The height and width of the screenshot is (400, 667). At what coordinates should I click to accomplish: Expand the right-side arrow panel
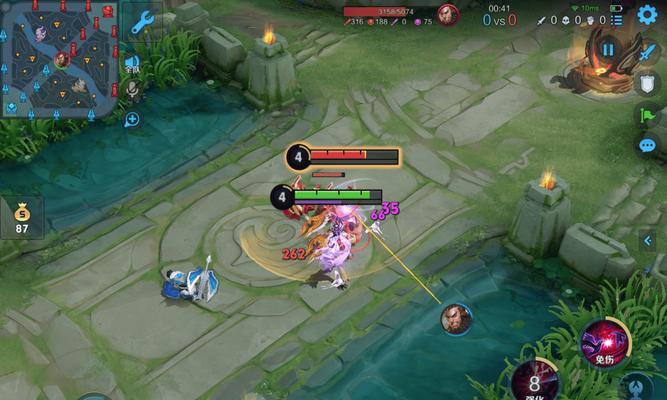point(648,239)
